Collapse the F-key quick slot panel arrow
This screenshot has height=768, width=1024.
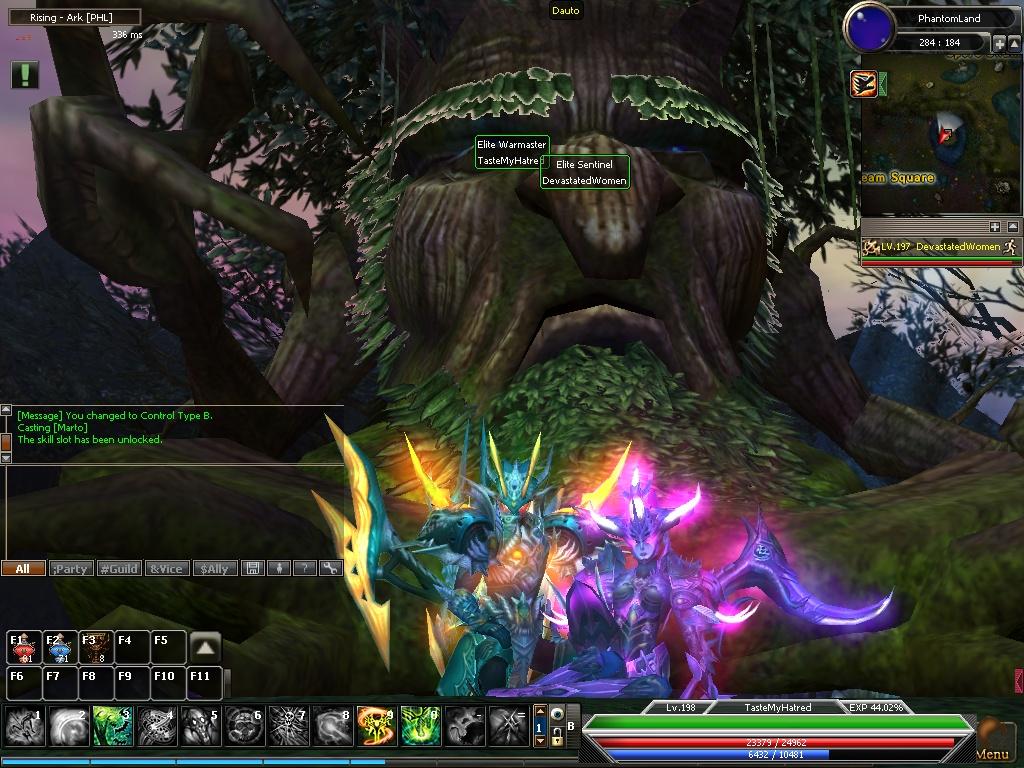tap(205, 647)
